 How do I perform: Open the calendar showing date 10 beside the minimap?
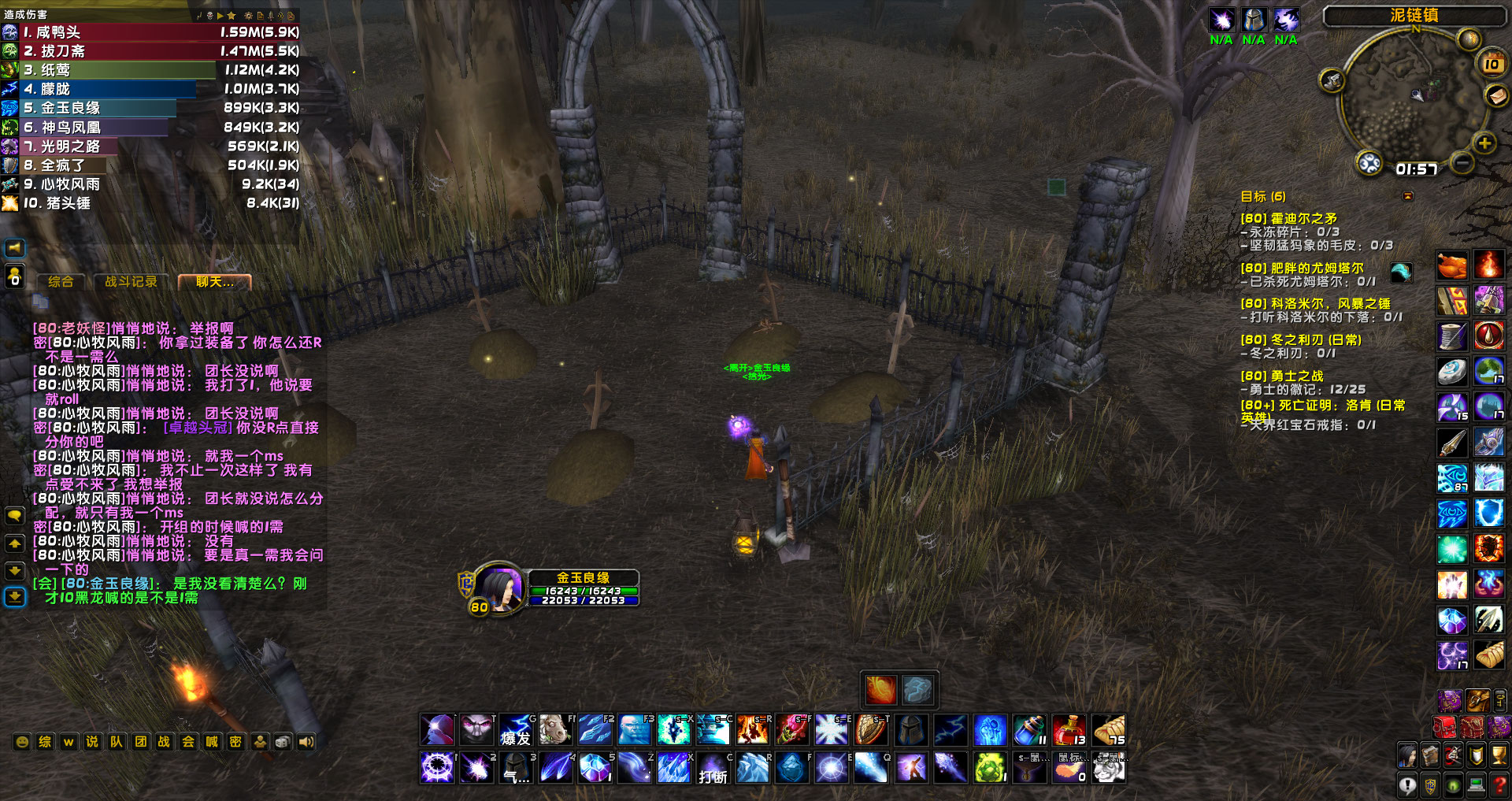point(1490,65)
